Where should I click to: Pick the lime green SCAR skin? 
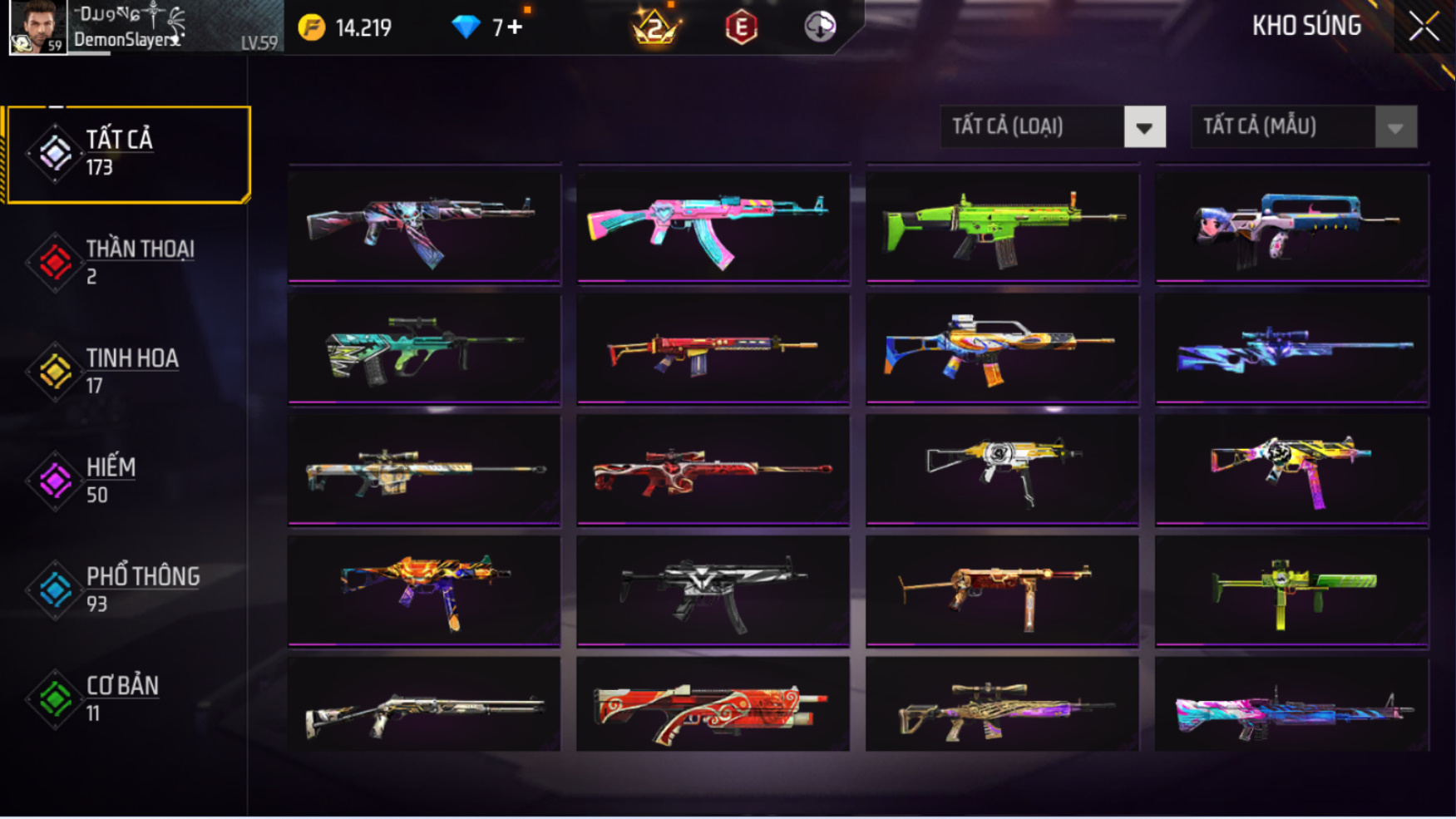tap(1002, 226)
